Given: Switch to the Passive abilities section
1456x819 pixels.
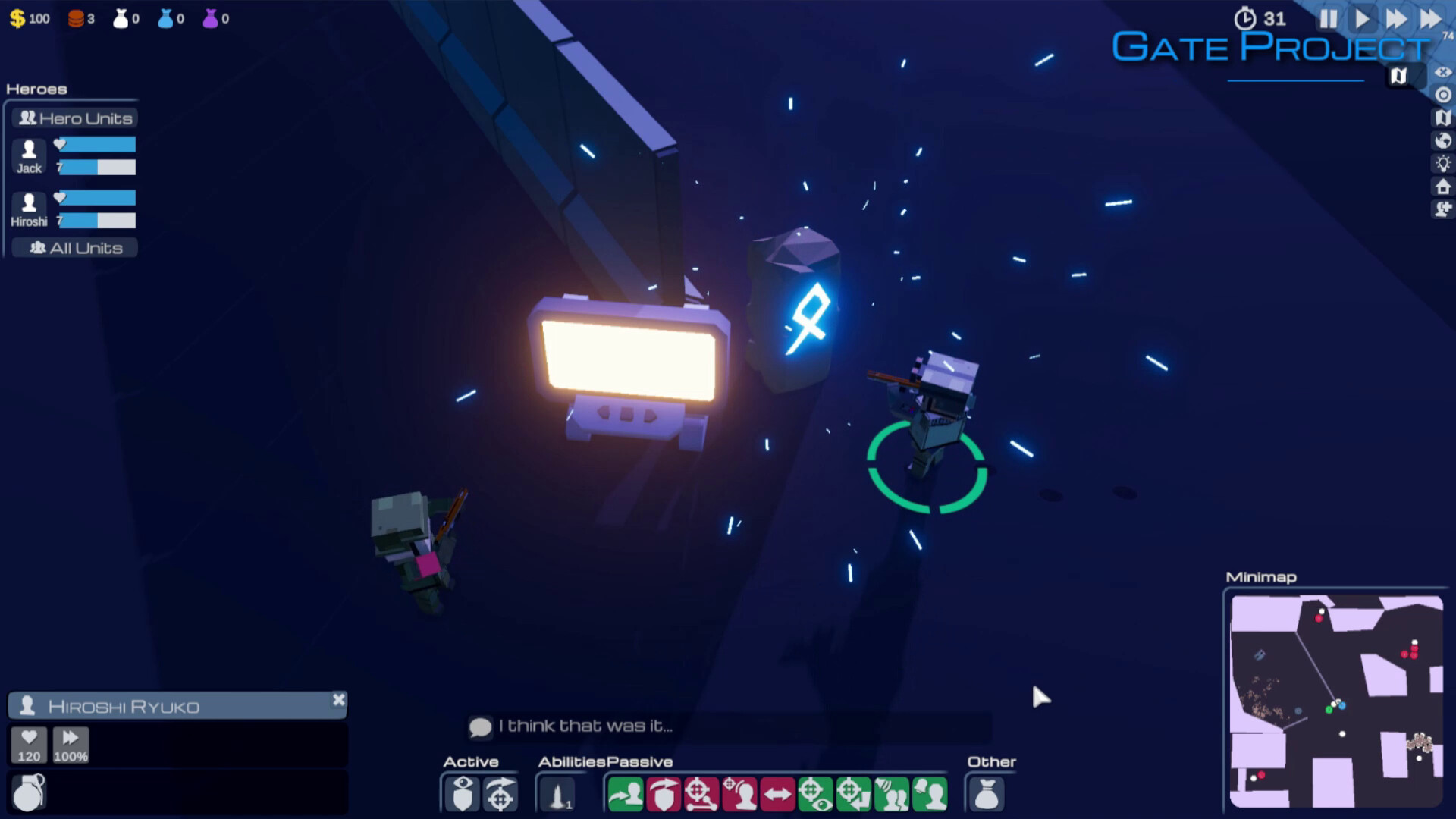Looking at the screenshot, I should [x=639, y=761].
